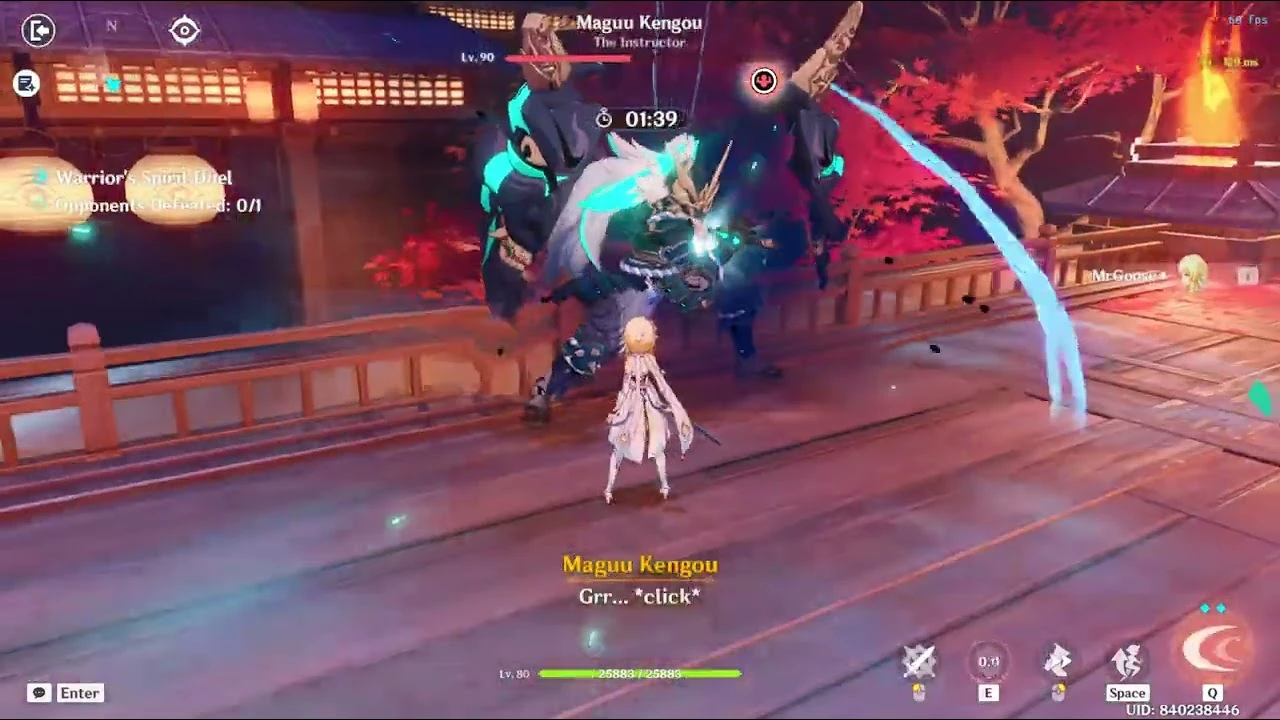Trigger the Elemental Skill on cooldown
Image resolution: width=1280 pixels, height=720 pixels.
(x=988, y=661)
